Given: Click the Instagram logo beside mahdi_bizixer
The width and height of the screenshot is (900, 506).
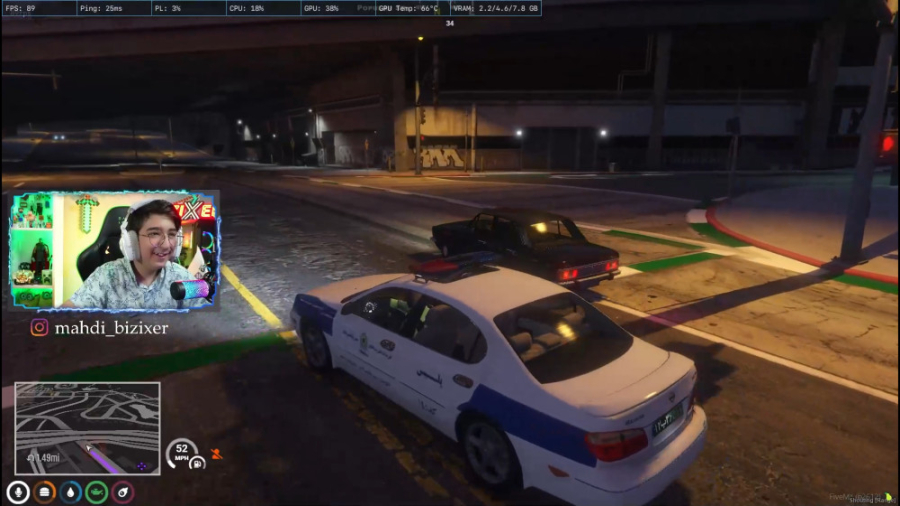Looking at the screenshot, I should (x=40, y=327).
